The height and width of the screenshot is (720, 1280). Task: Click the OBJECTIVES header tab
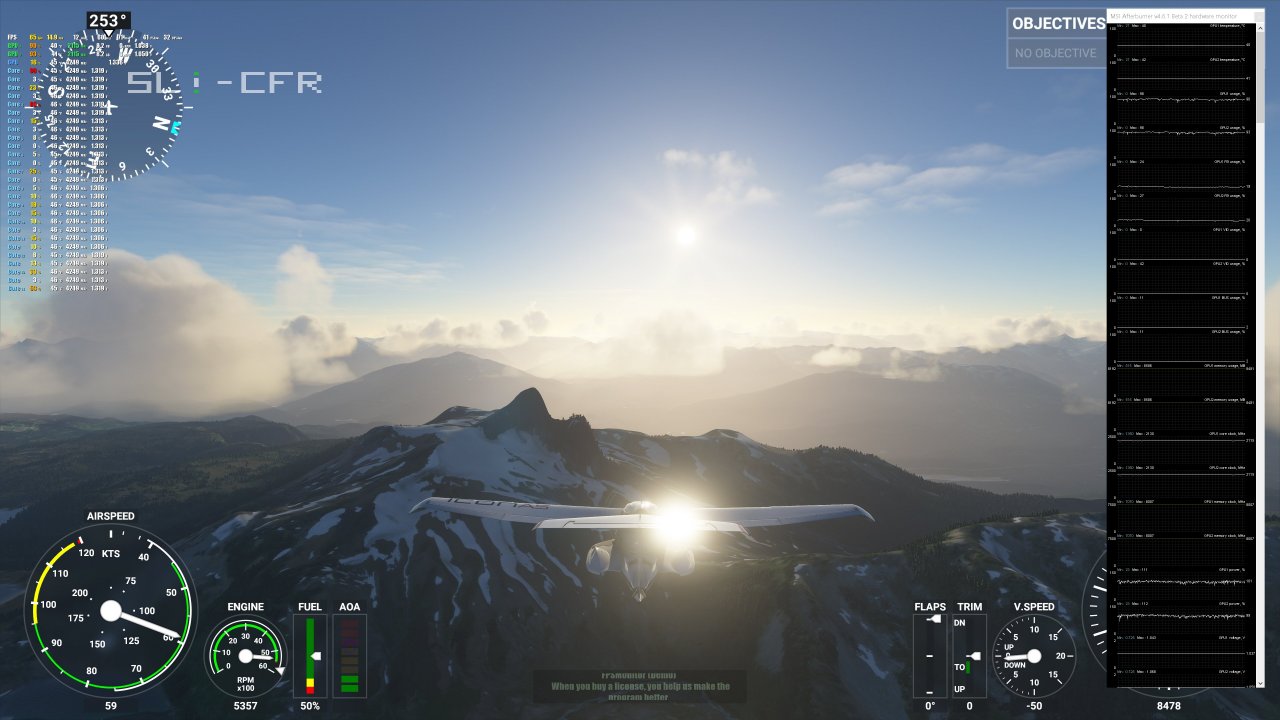[1058, 23]
